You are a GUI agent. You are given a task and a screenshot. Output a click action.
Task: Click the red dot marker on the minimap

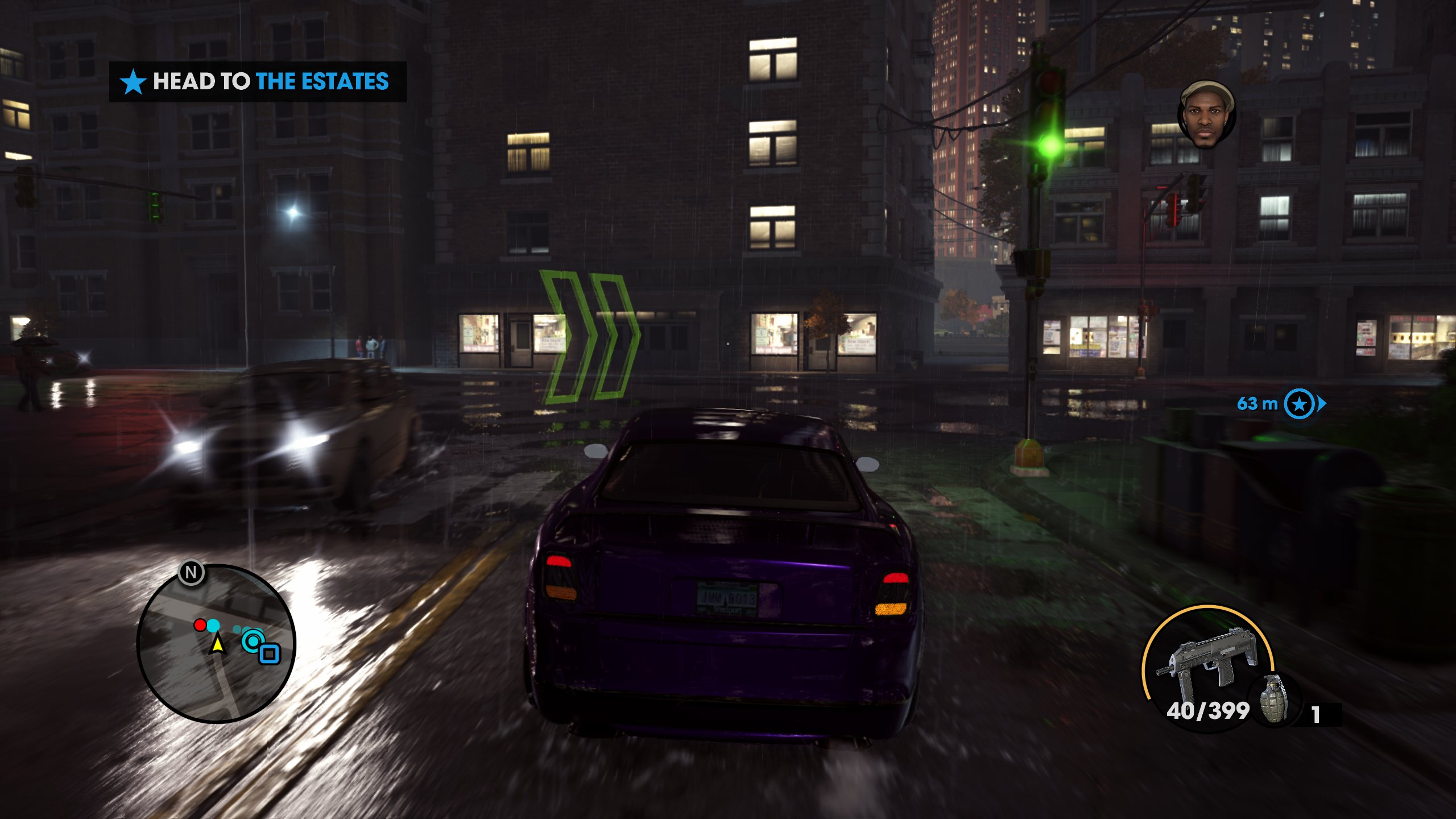pos(200,625)
